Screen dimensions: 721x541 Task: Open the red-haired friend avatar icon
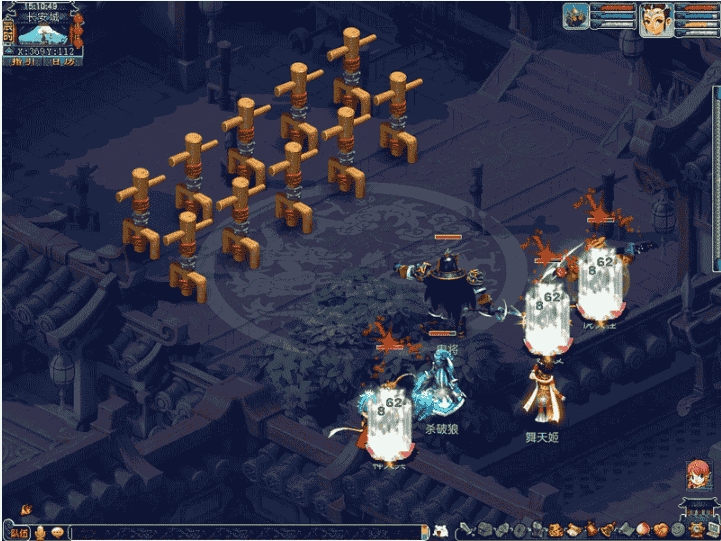pos(698,475)
